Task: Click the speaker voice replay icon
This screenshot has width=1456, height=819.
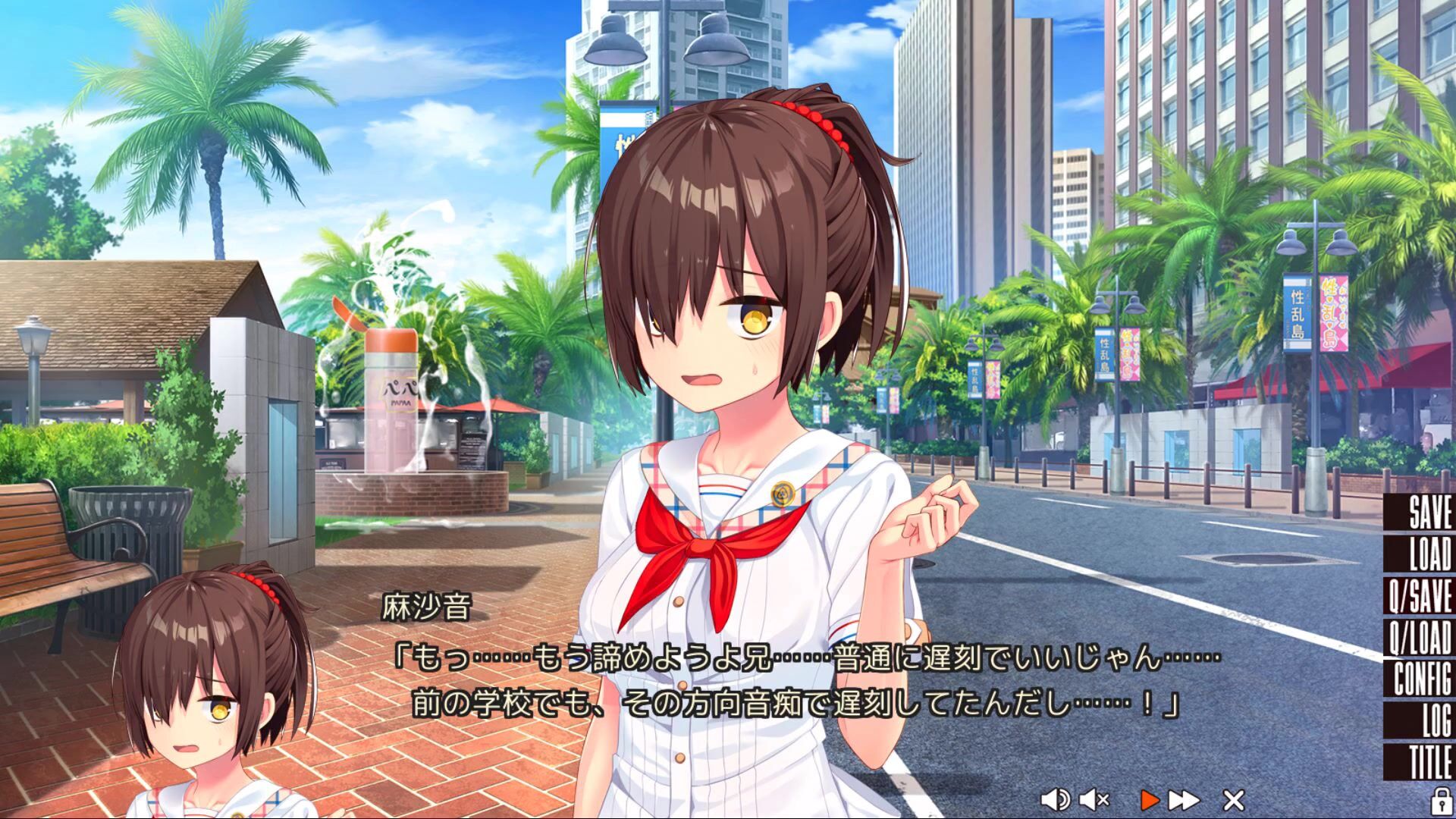Action: click(1054, 799)
